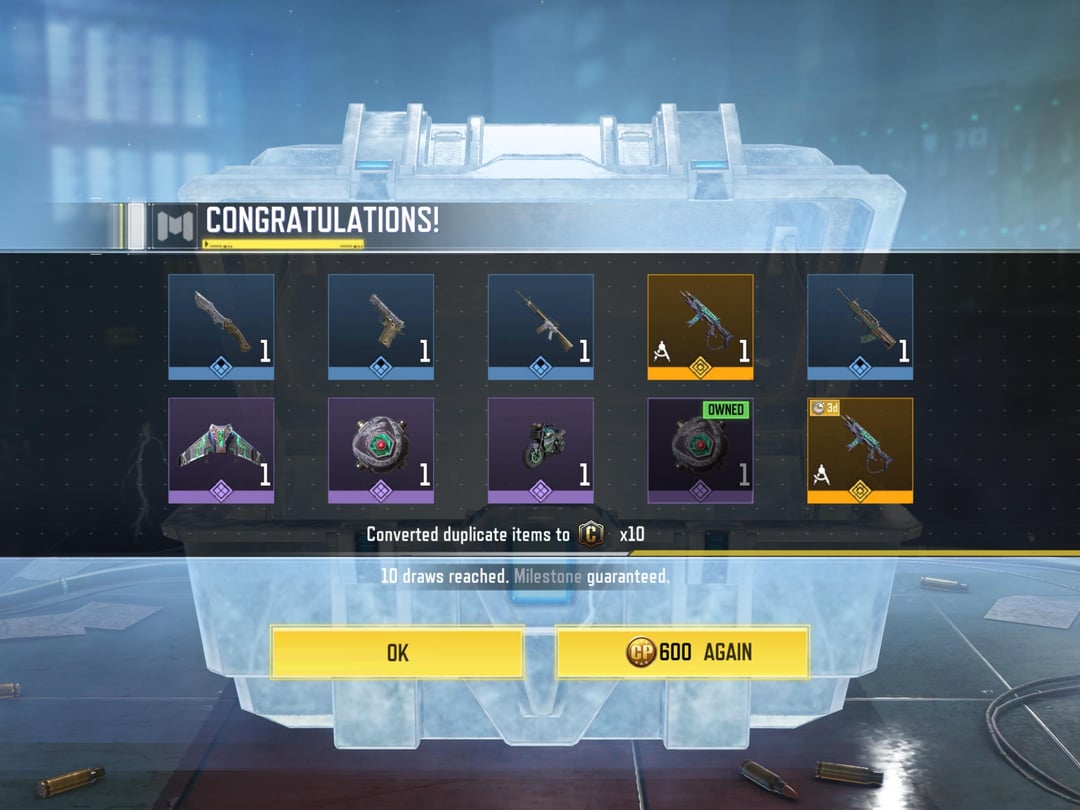Select the orange weapon tile with 3d timer

click(860, 450)
